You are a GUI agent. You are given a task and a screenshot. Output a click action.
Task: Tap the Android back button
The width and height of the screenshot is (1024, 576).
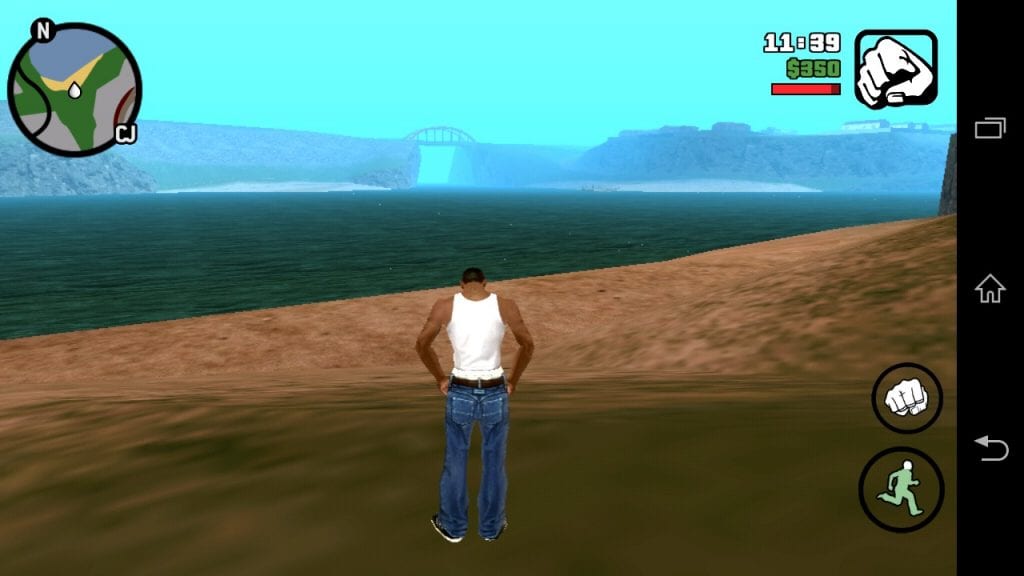(990, 448)
